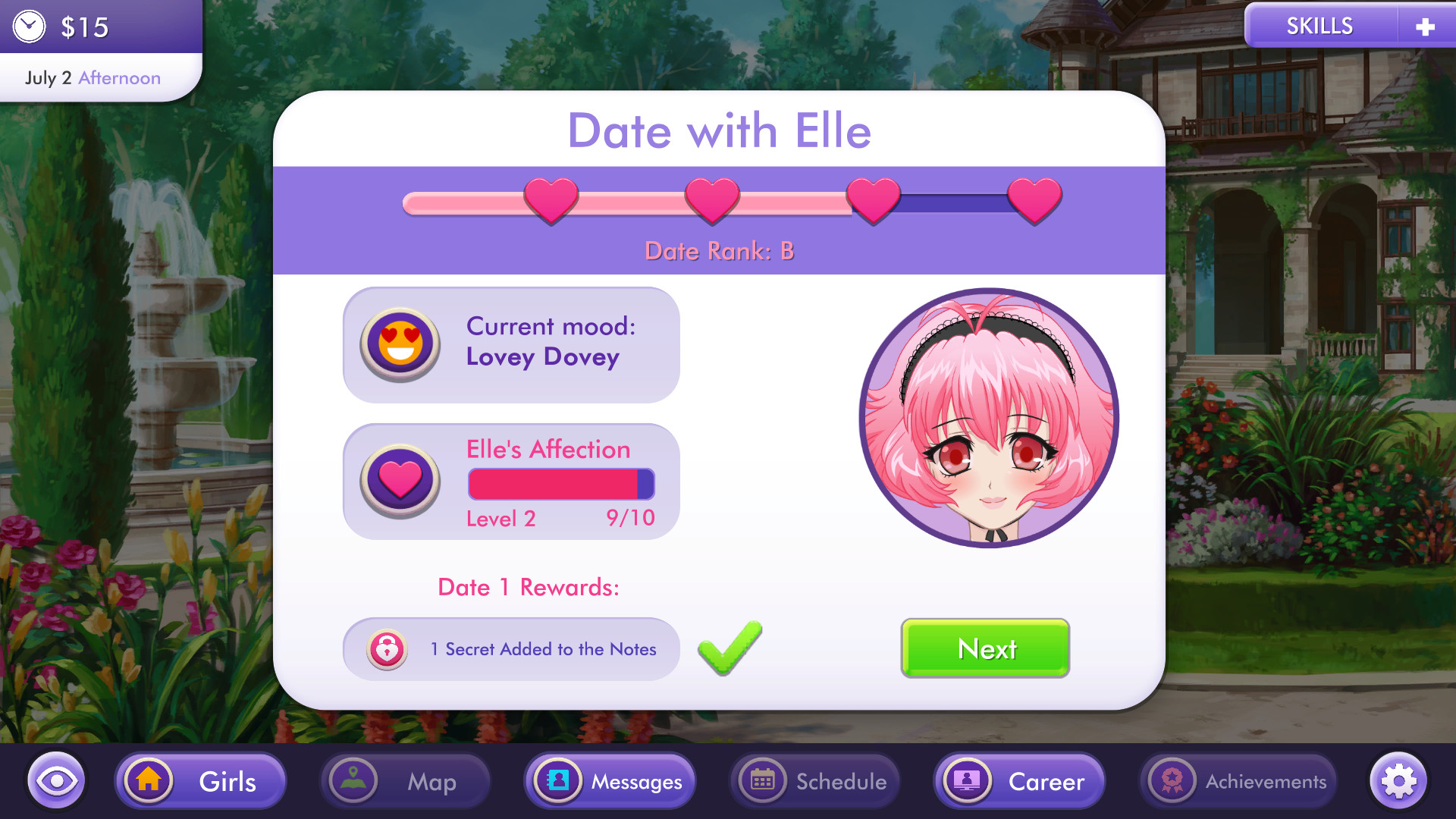Open Messages via the contact icon

pyautogui.click(x=559, y=780)
